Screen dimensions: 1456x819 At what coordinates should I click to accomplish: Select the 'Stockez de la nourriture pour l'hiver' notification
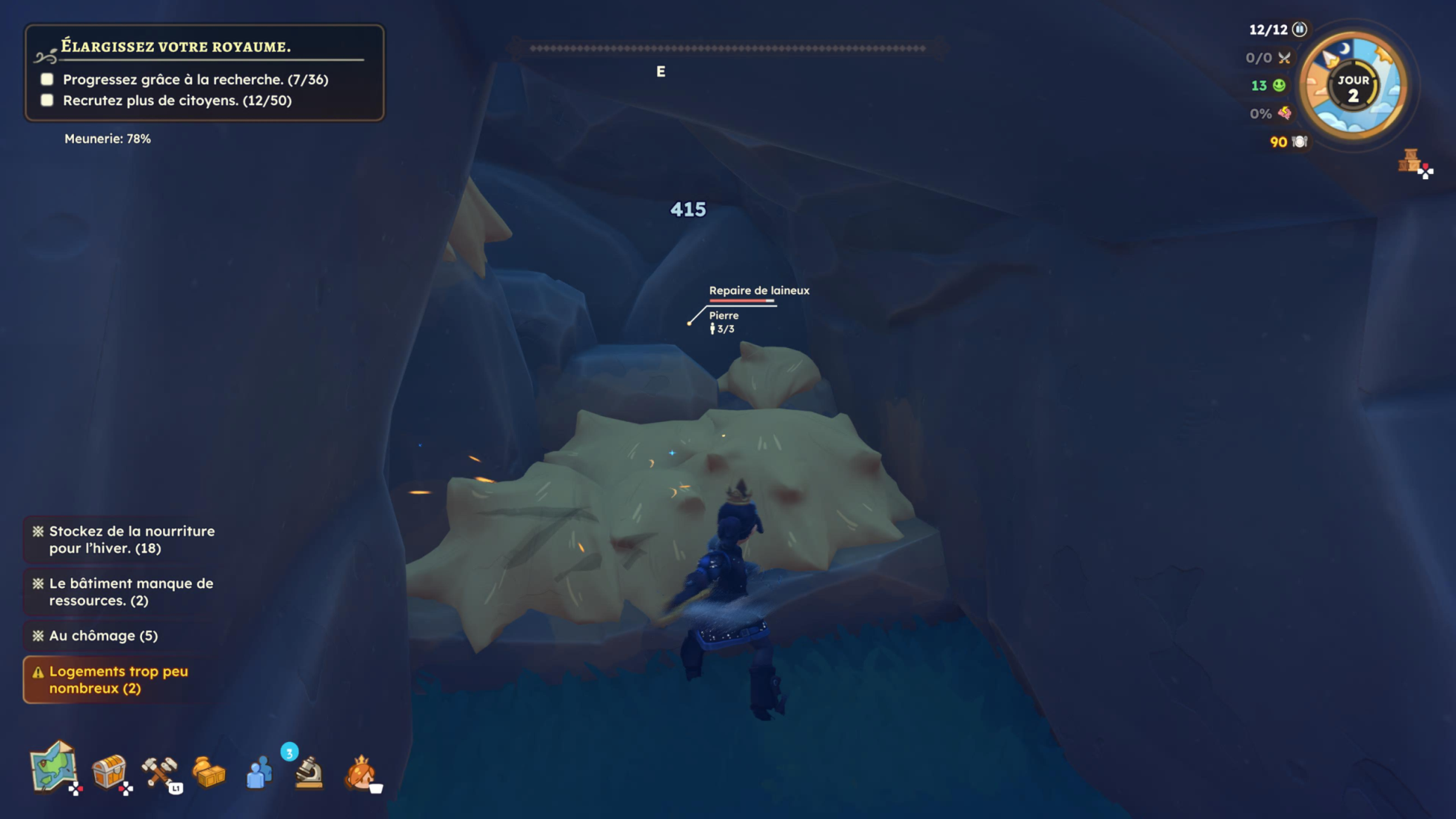(x=126, y=540)
